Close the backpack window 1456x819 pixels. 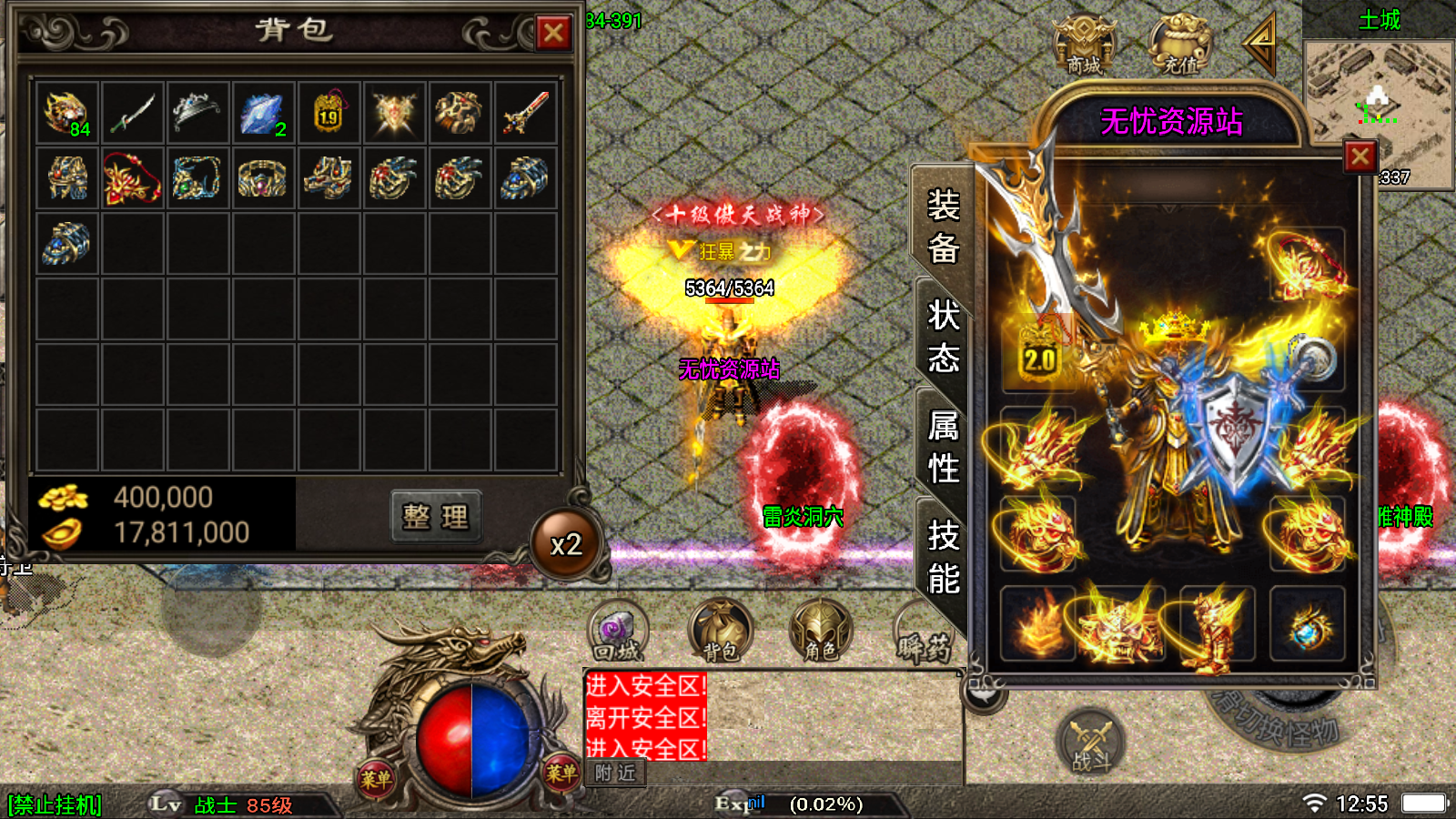[552, 34]
